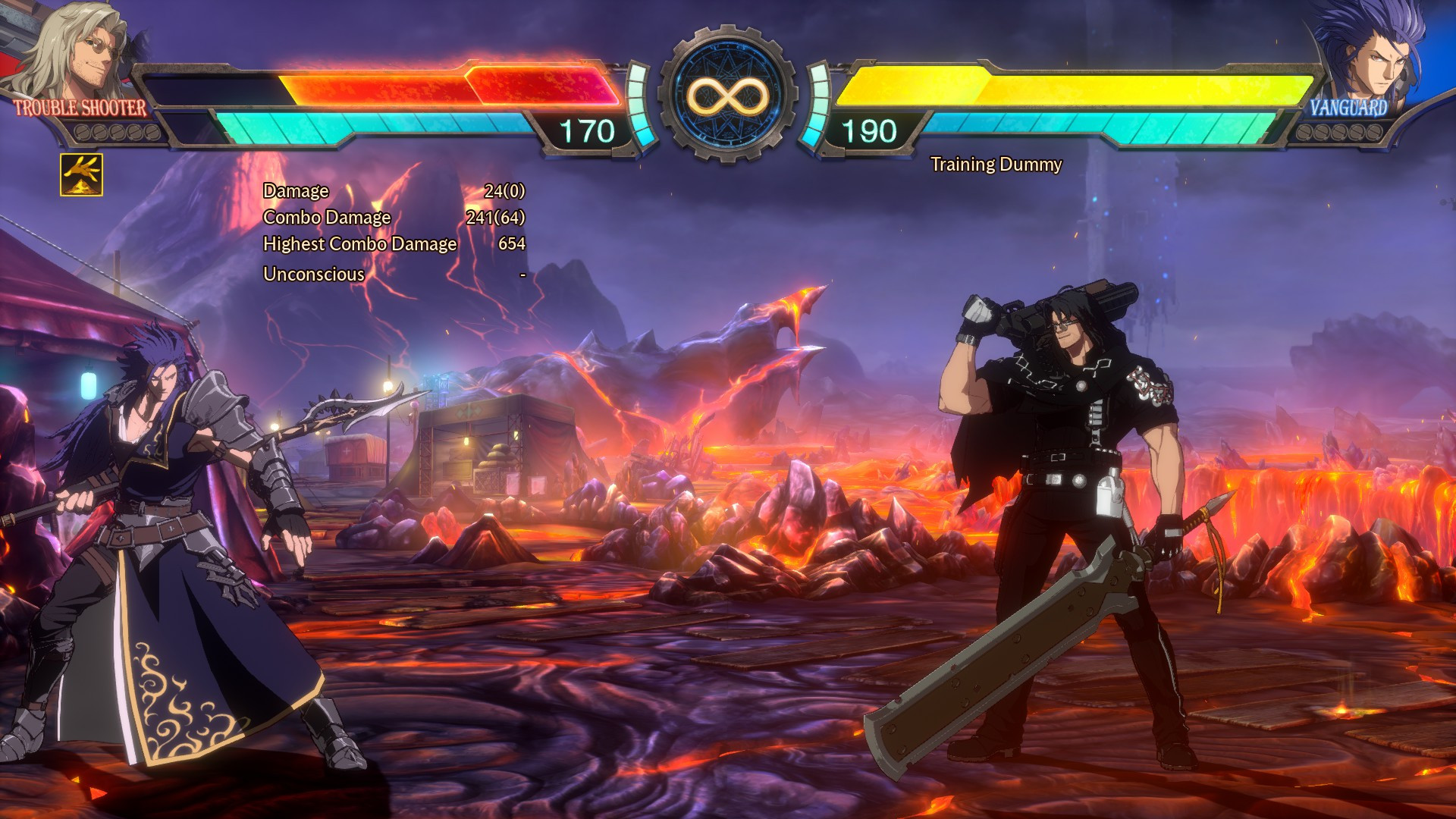The width and height of the screenshot is (1456, 819).
Task: Expand the Highest Combo Damage entry
Action: tap(359, 244)
